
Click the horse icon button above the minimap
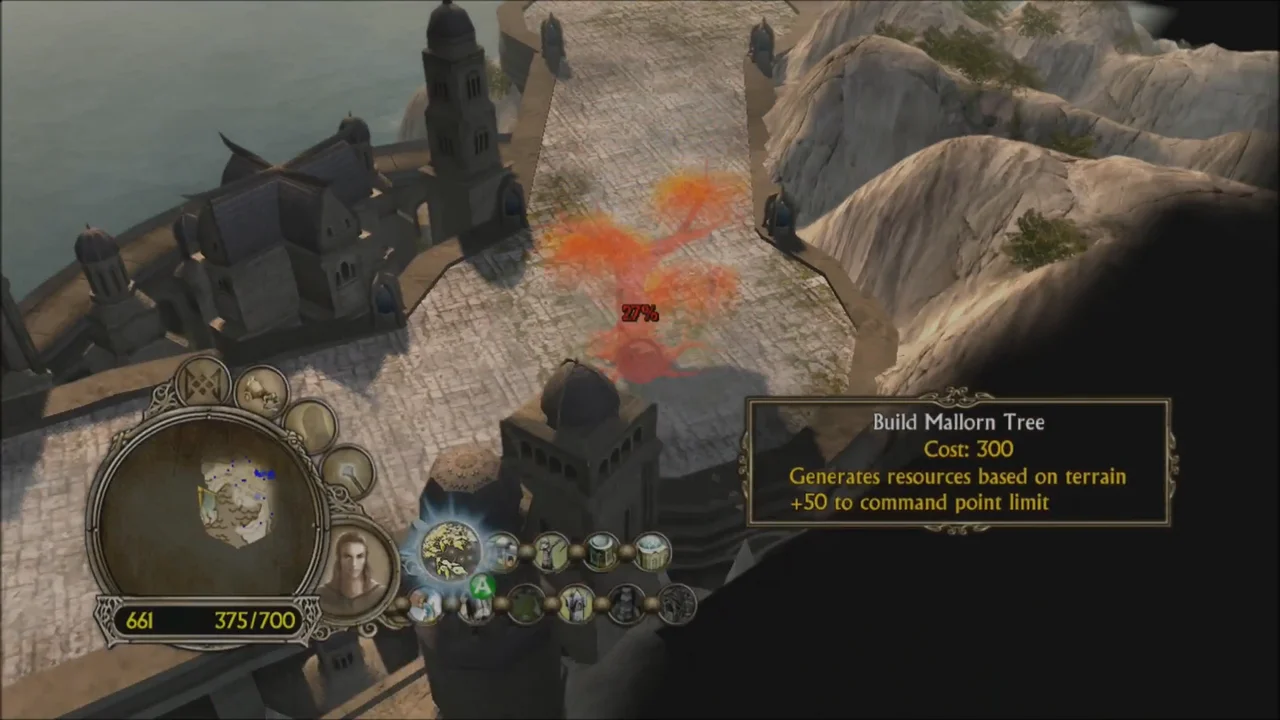(263, 390)
